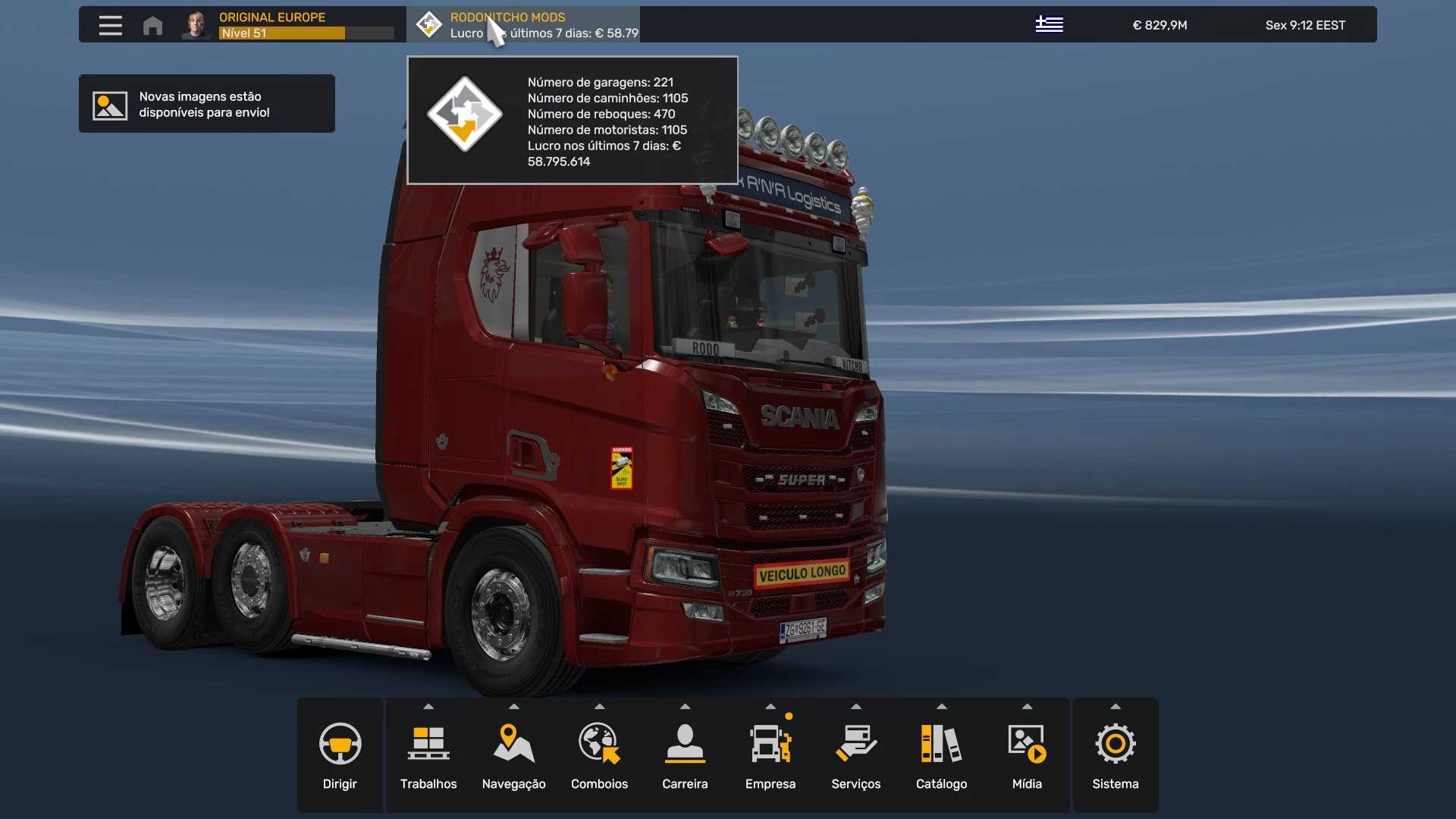Viewport: 1456px width, 819px height.
Task: Open the Trabalhos jobs menu
Action: coord(428,755)
